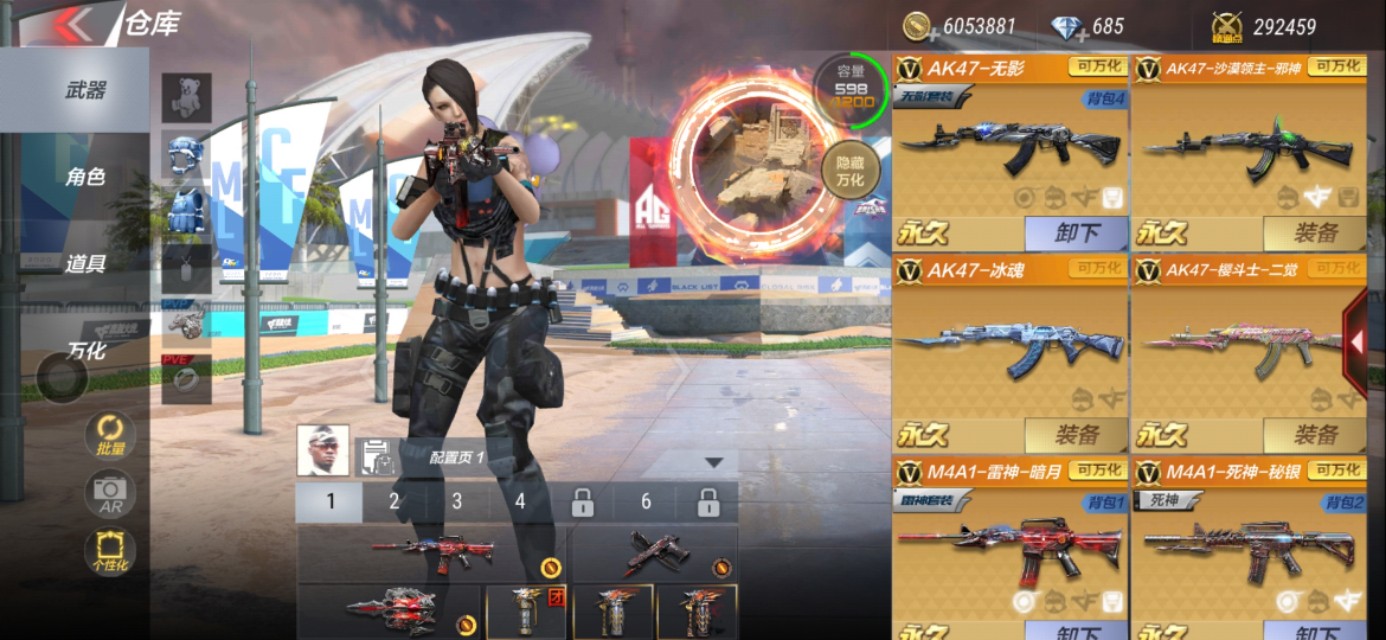Click the diamond currency icon
This screenshot has height=640, width=1386.
click(x=1068, y=28)
